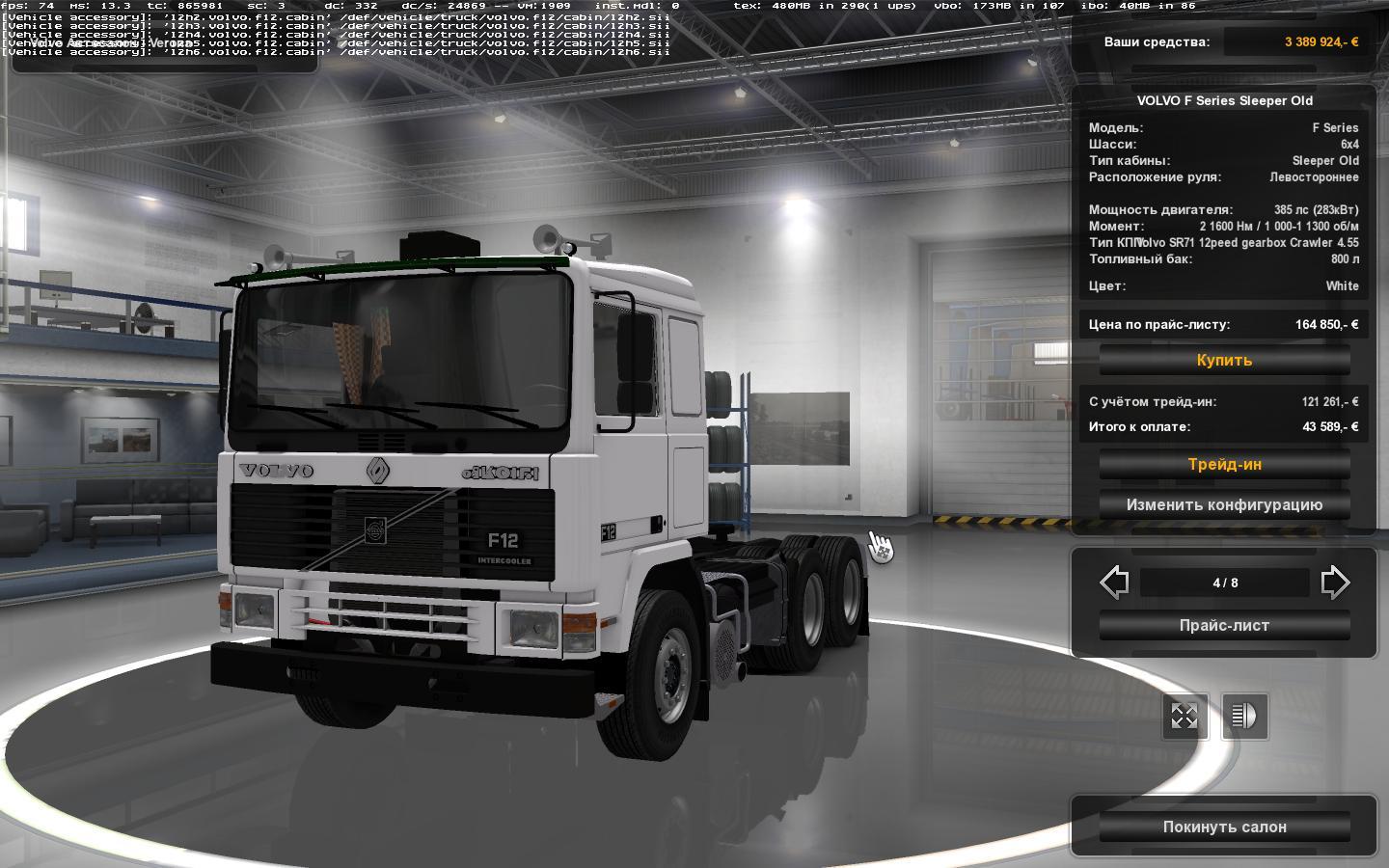The image size is (1389, 868).
Task: Click the White color value in Цвет row
Action: pos(1344,285)
